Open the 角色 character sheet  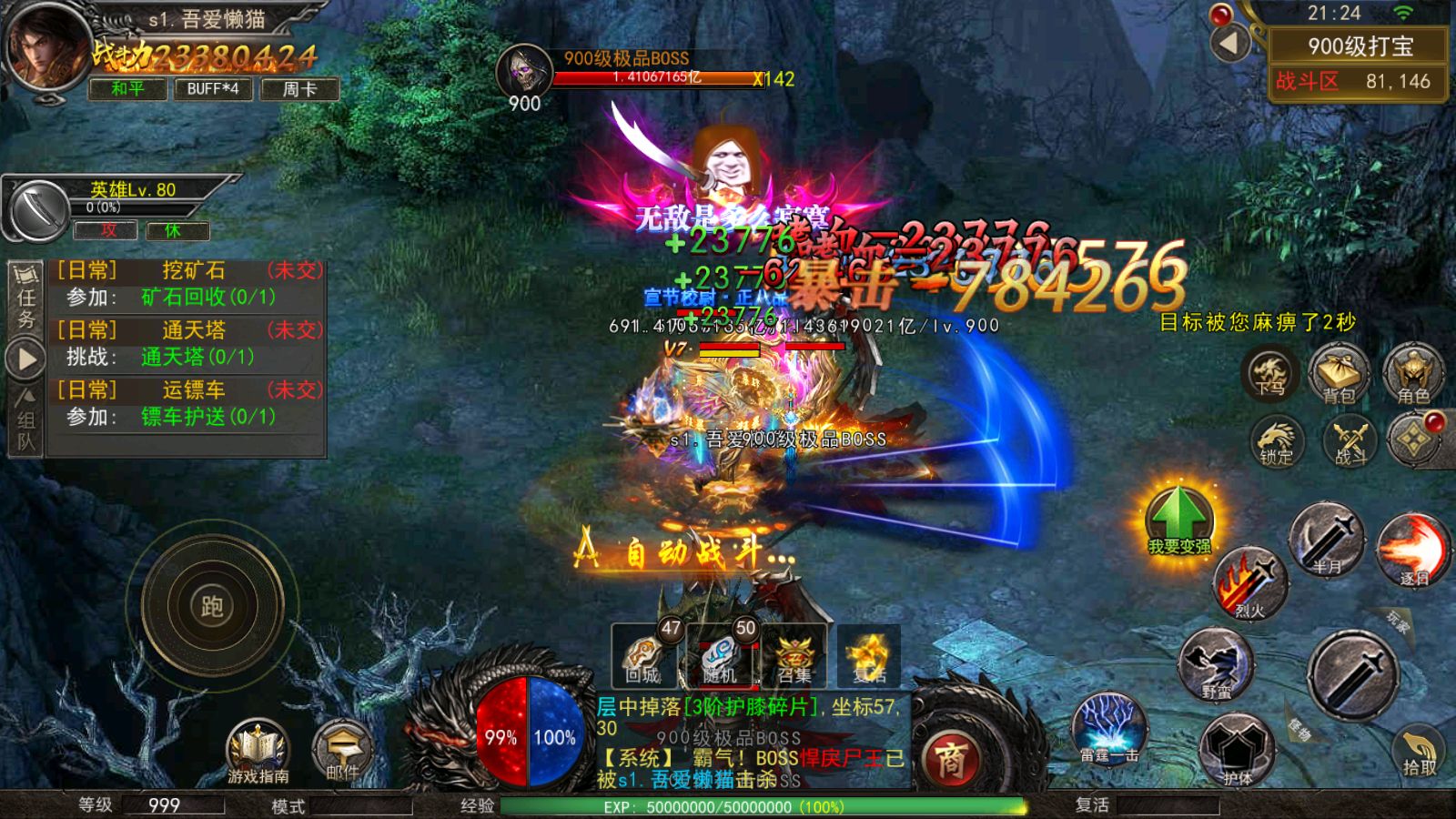[1413, 374]
